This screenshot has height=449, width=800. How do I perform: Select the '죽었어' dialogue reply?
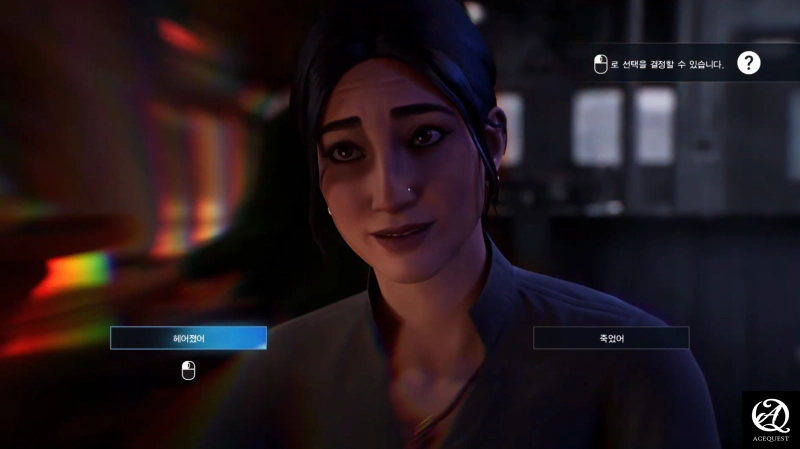(x=611, y=338)
